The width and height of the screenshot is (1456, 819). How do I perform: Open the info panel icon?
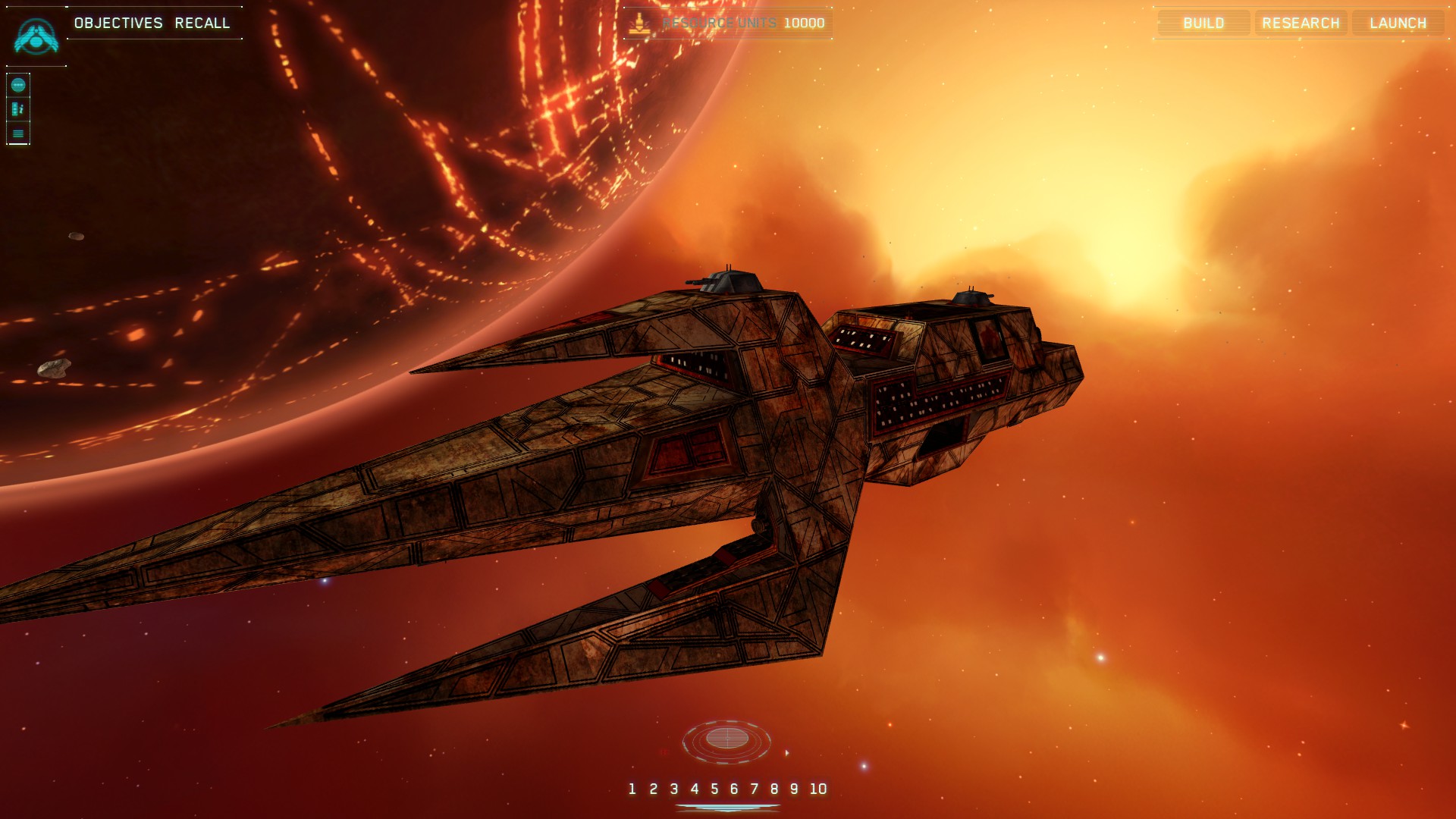coord(18,109)
